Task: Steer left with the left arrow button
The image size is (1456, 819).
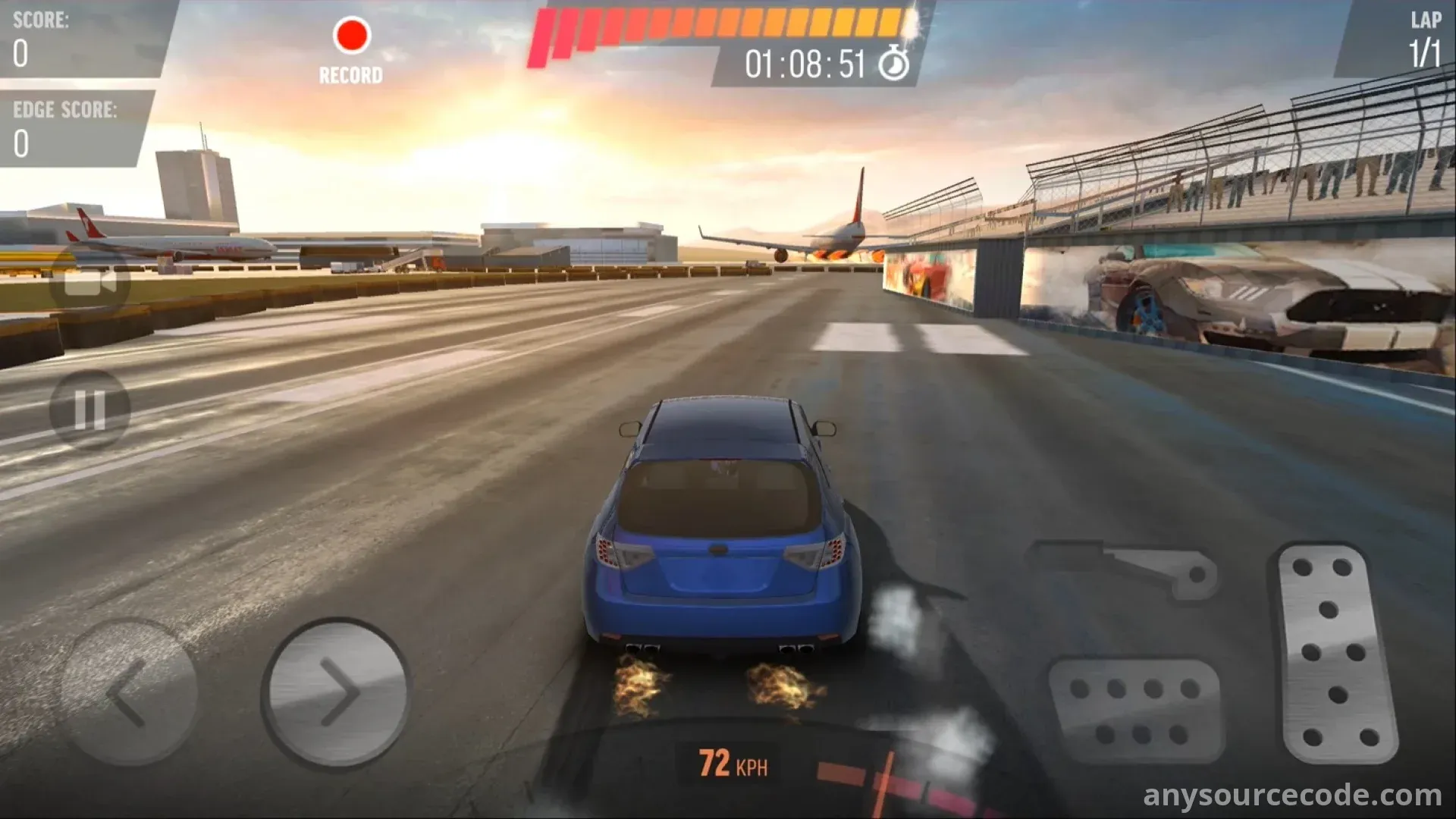Action: coord(129,692)
